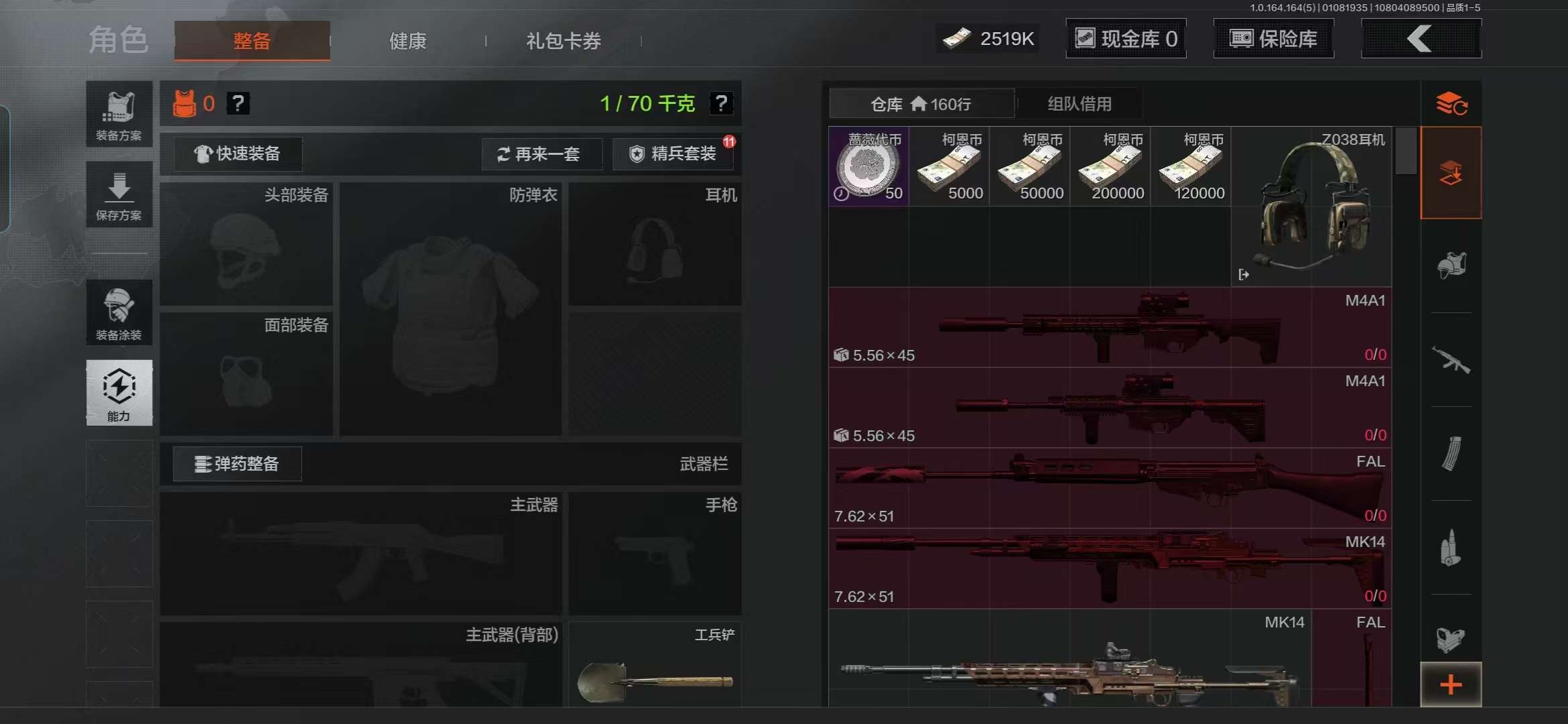This screenshot has width=1568, height=724.
Task: Click the 快速装备 quick equip button
Action: coord(236,154)
